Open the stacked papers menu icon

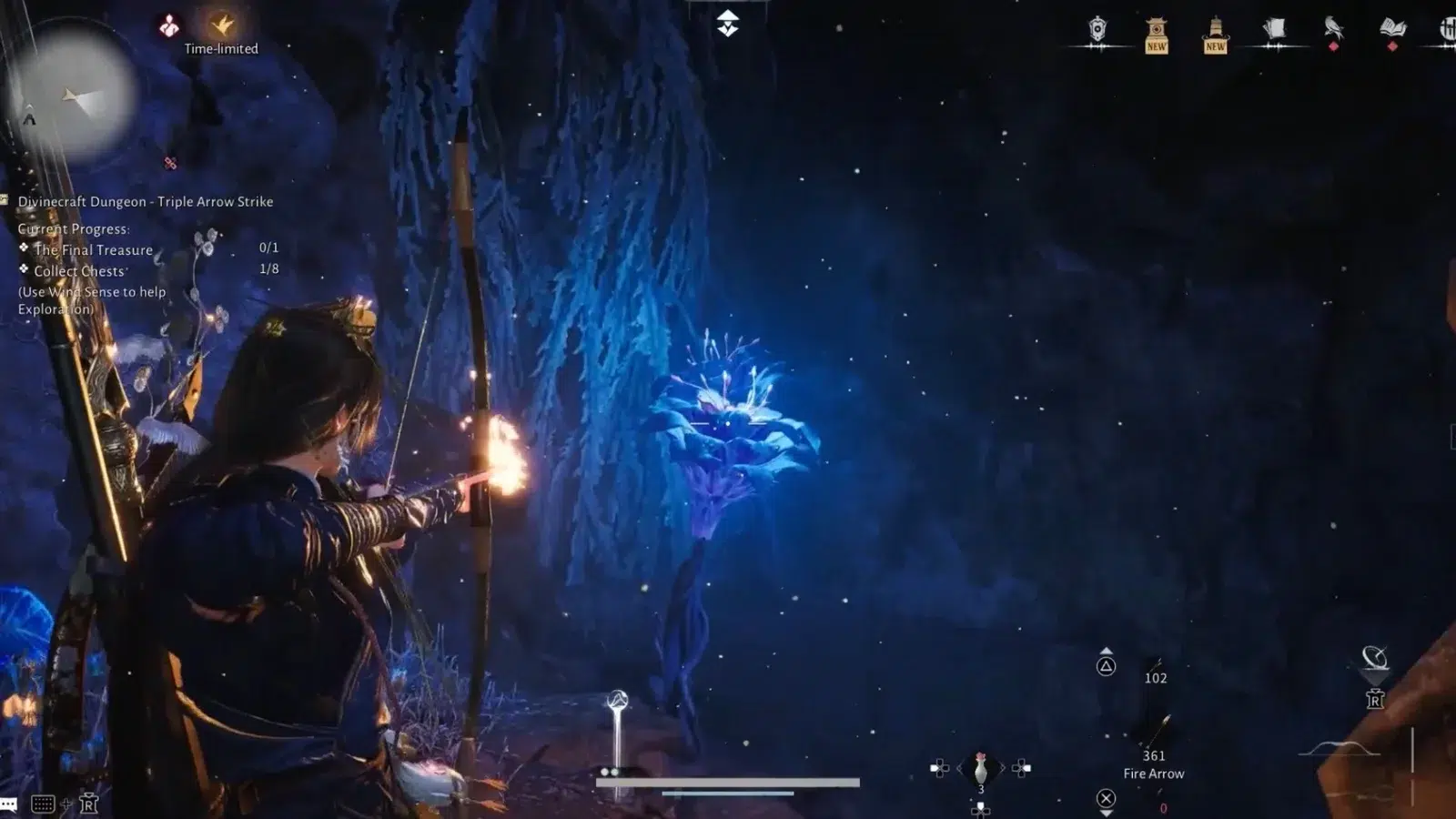1274,30
